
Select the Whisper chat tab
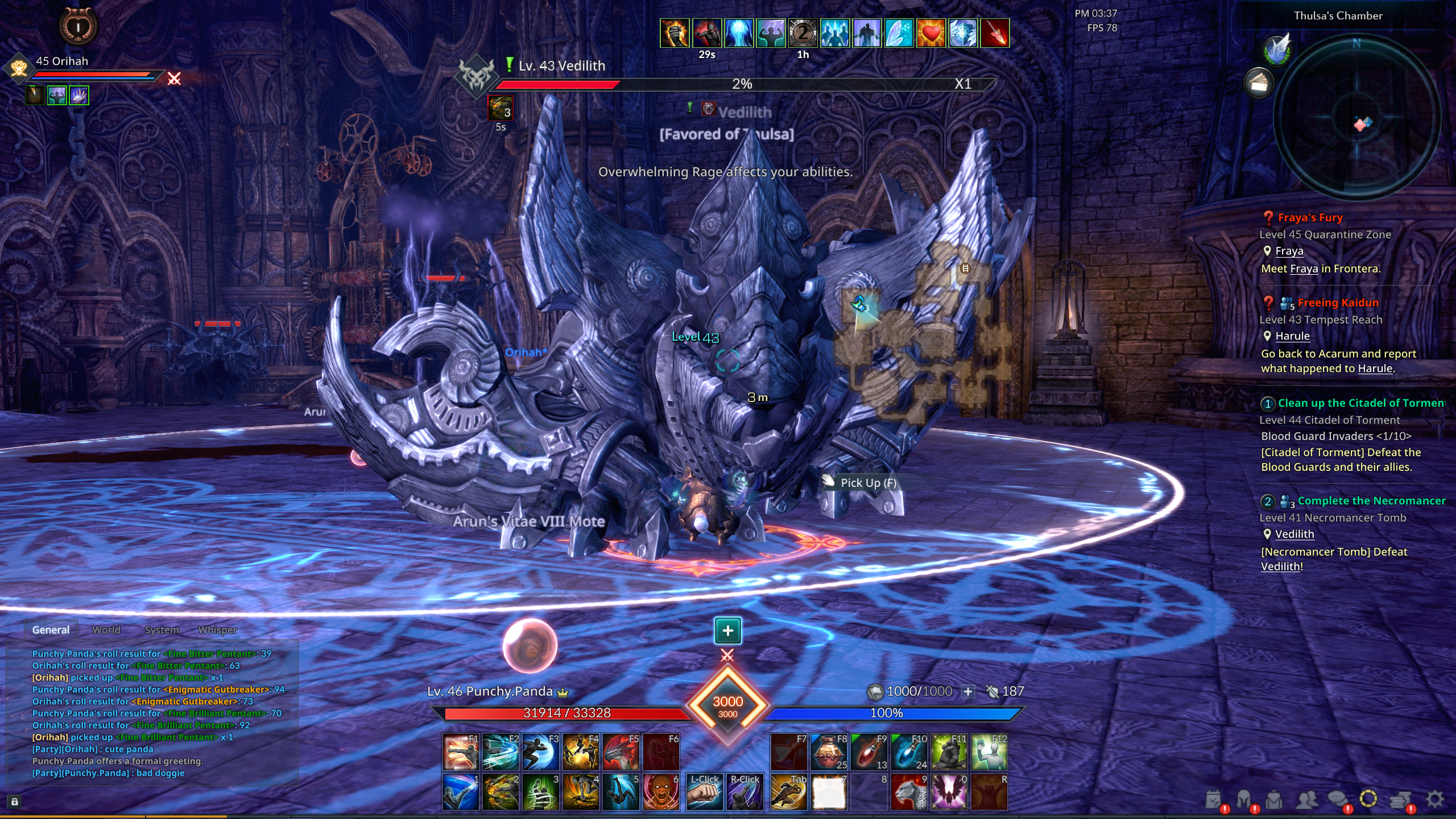click(218, 630)
